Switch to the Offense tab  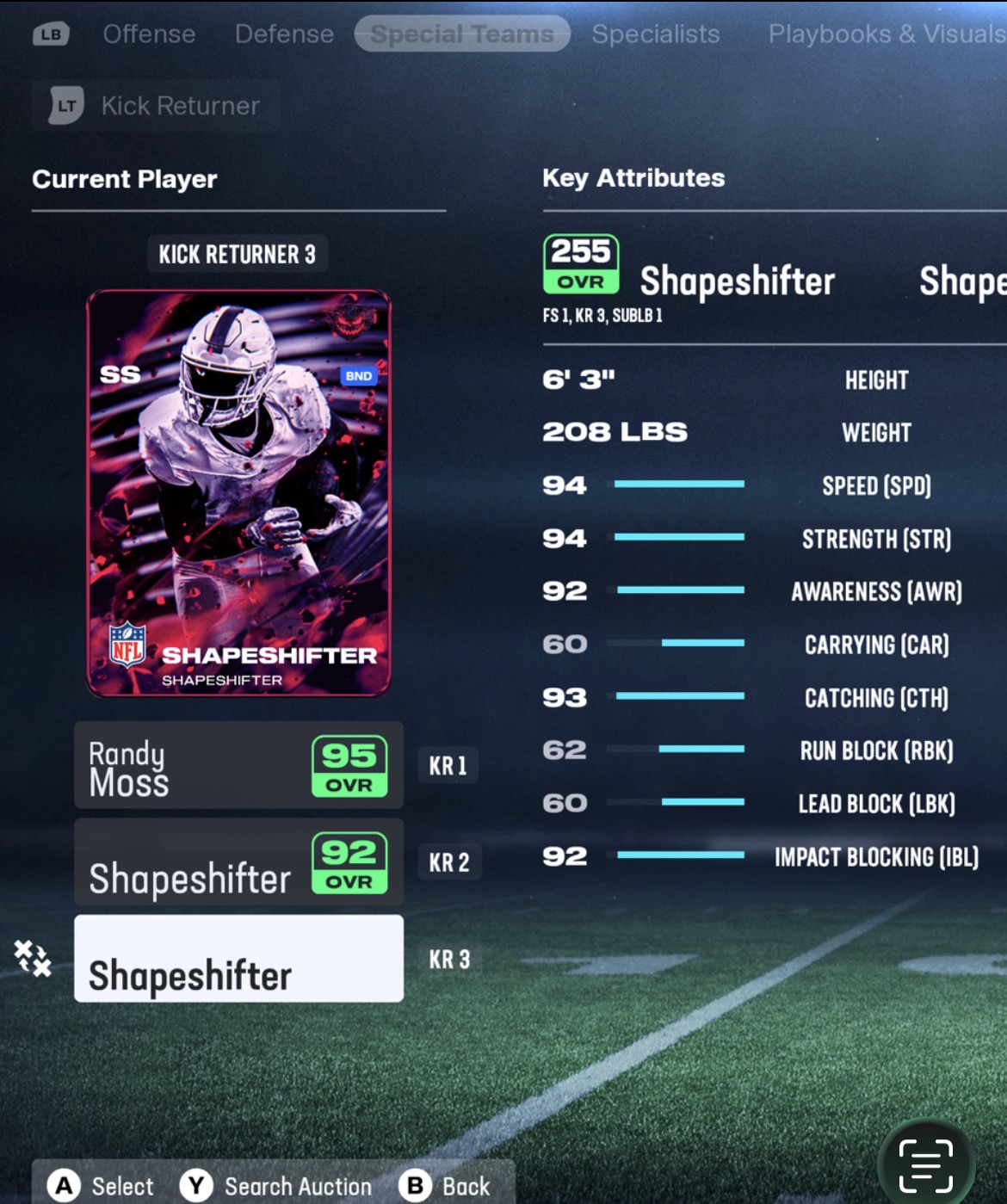coord(149,34)
